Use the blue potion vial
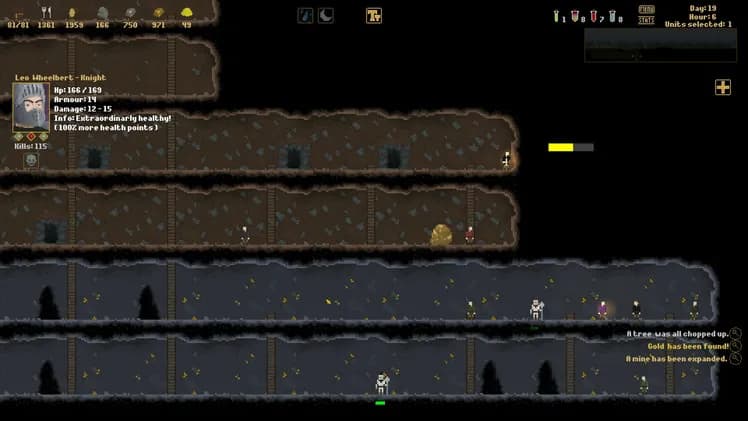The image size is (748, 421). pos(612,16)
